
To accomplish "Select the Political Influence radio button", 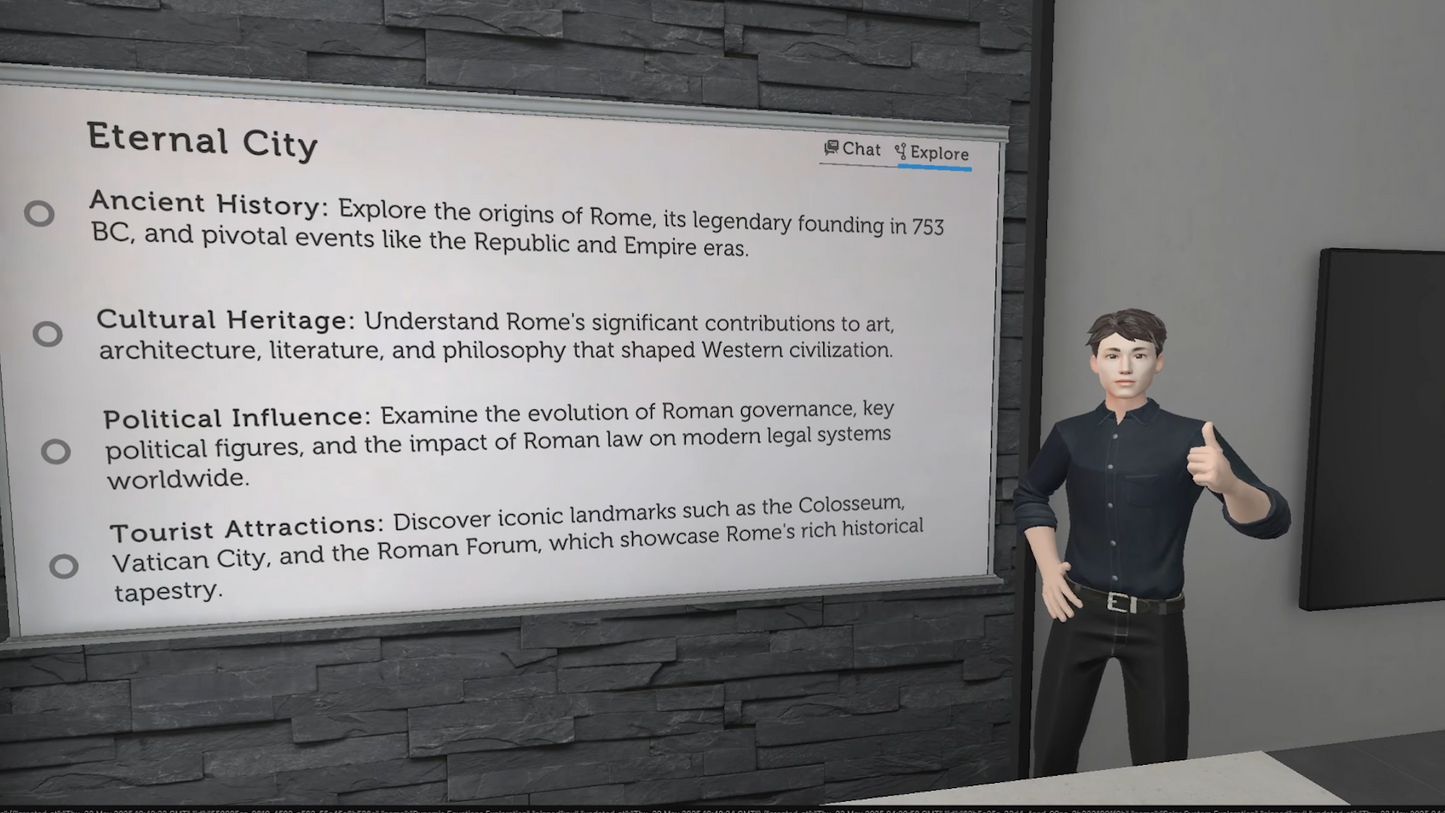I will 55,451.
